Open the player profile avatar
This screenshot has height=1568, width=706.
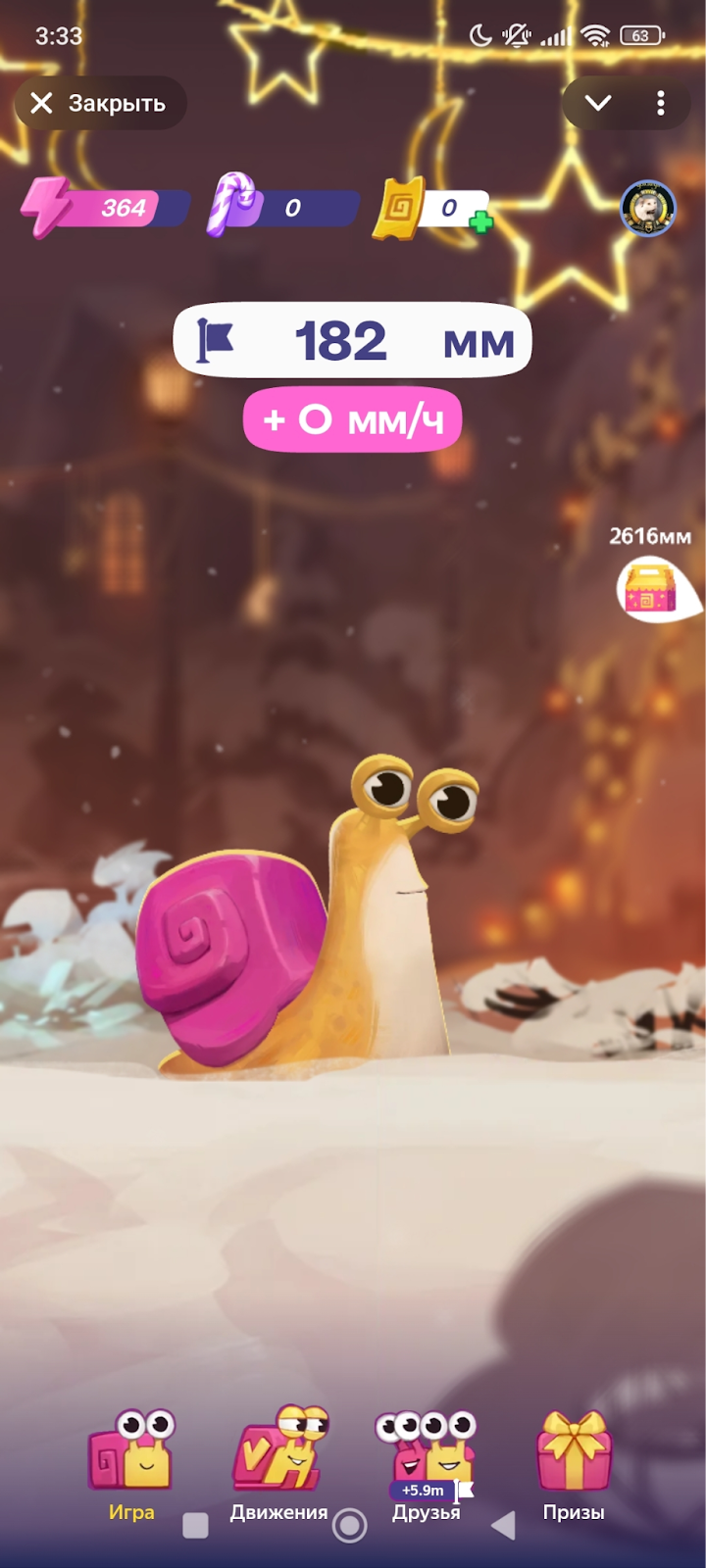point(647,208)
